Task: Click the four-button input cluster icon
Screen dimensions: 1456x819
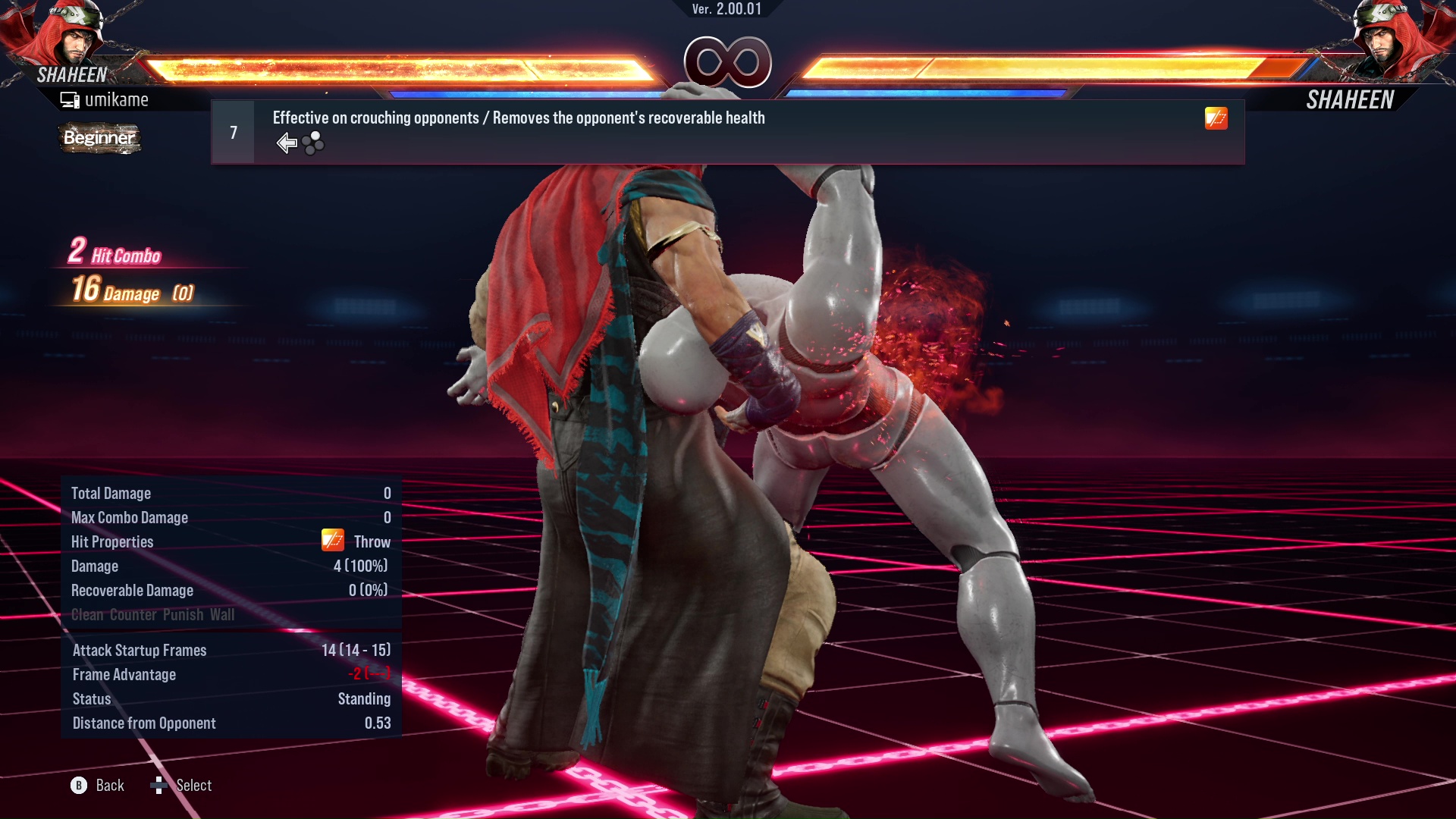Action: pyautogui.click(x=312, y=143)
